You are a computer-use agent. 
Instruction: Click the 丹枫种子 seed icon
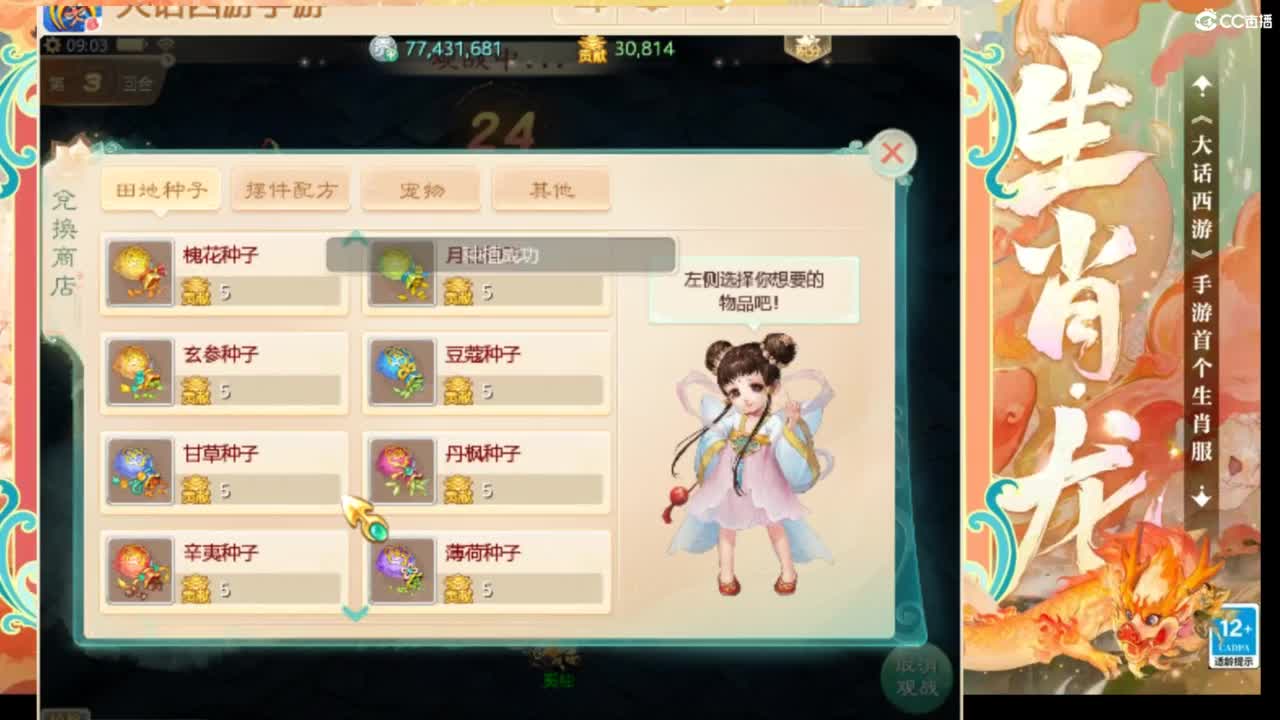click(402, 471)
